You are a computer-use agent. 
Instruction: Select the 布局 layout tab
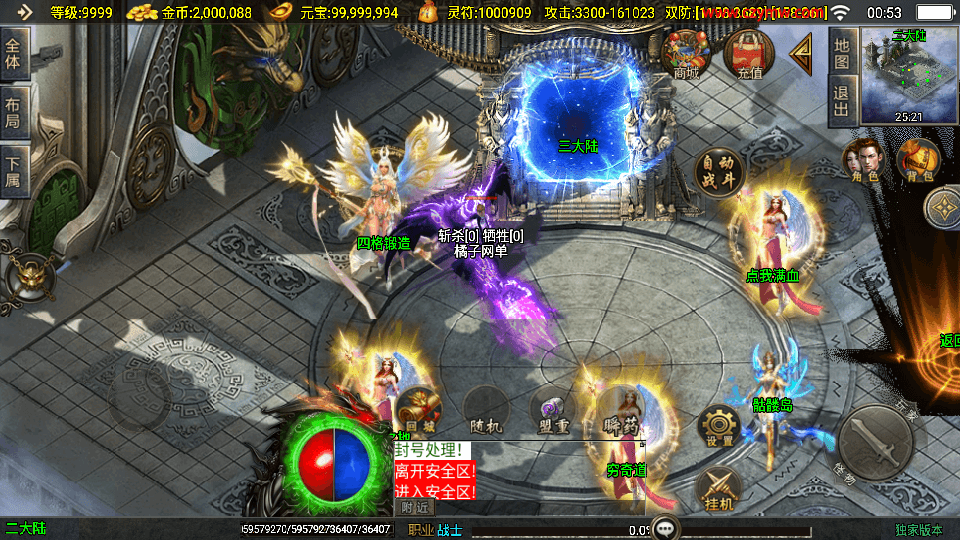click(14, 112)
